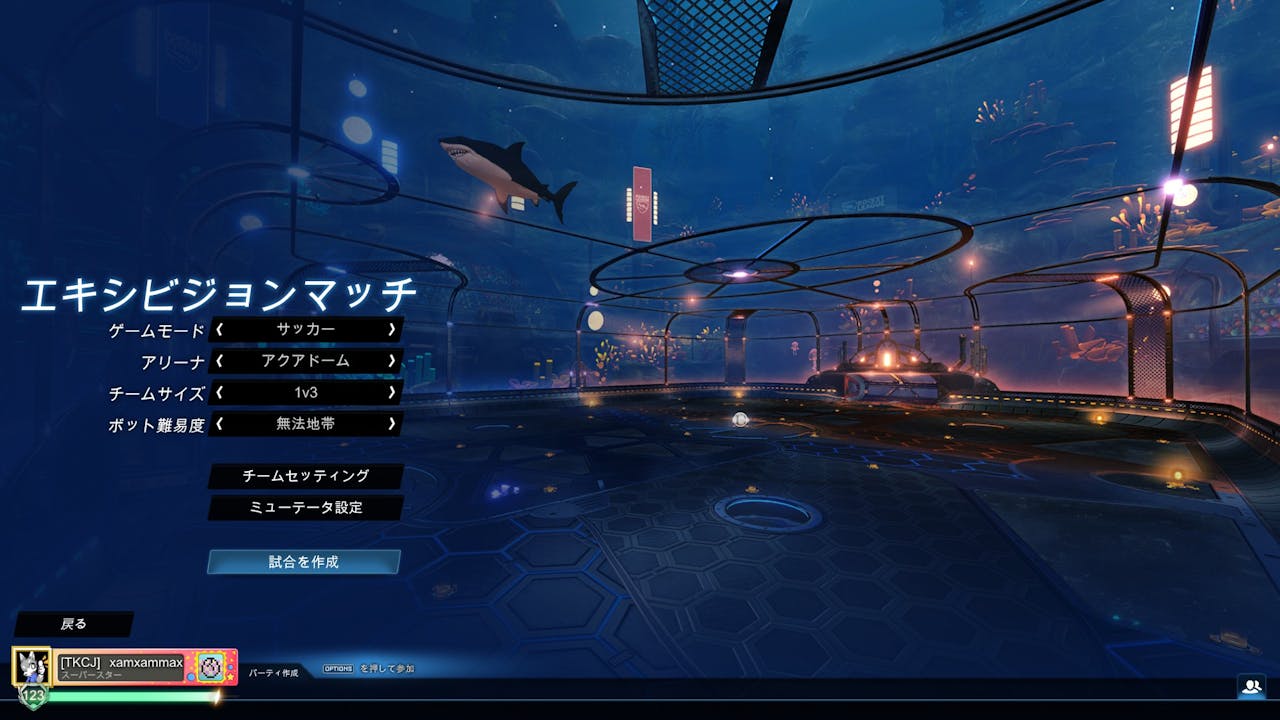Select パーティ作成 to create a party

(272, 673)
